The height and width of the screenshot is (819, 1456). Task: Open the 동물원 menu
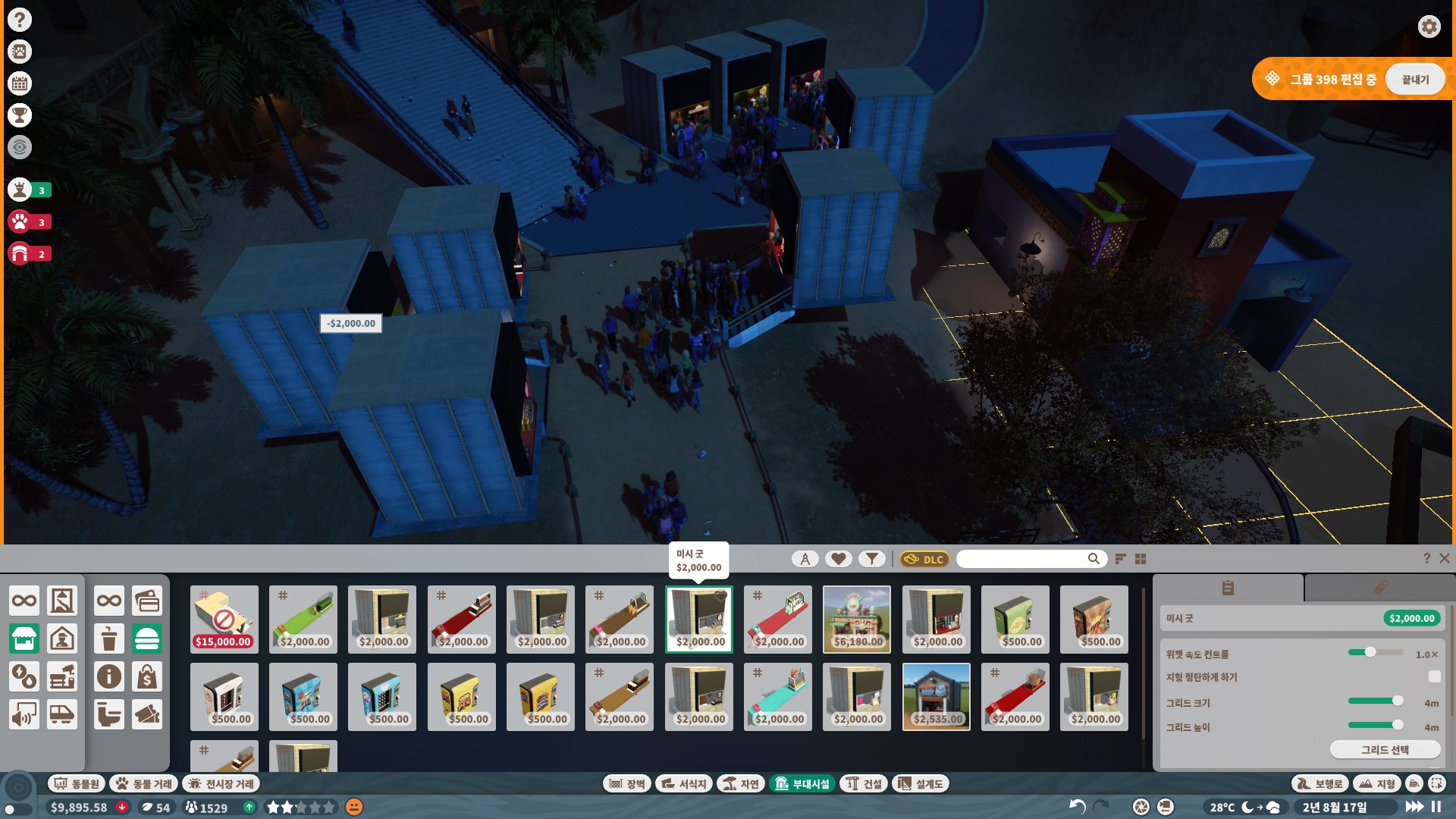(x=77, y=783)
